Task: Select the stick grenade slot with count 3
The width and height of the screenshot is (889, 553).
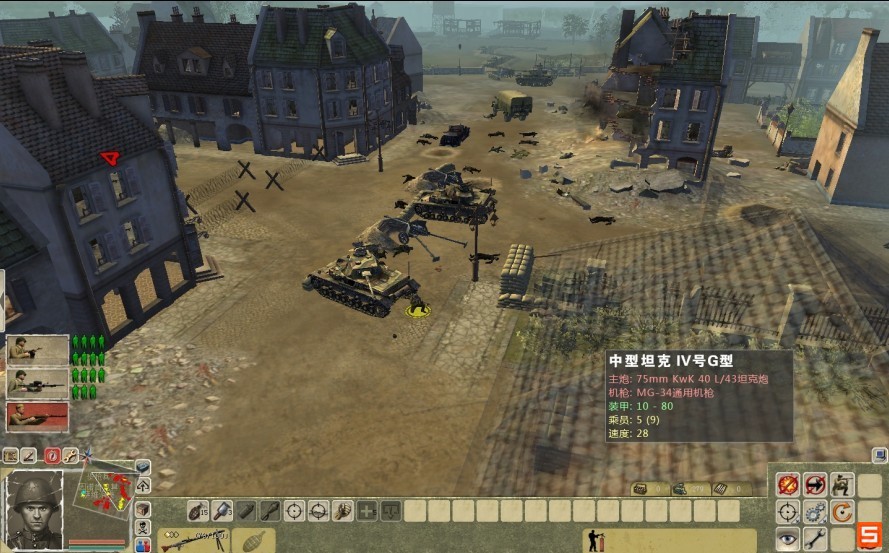Action: coord(222,510)
